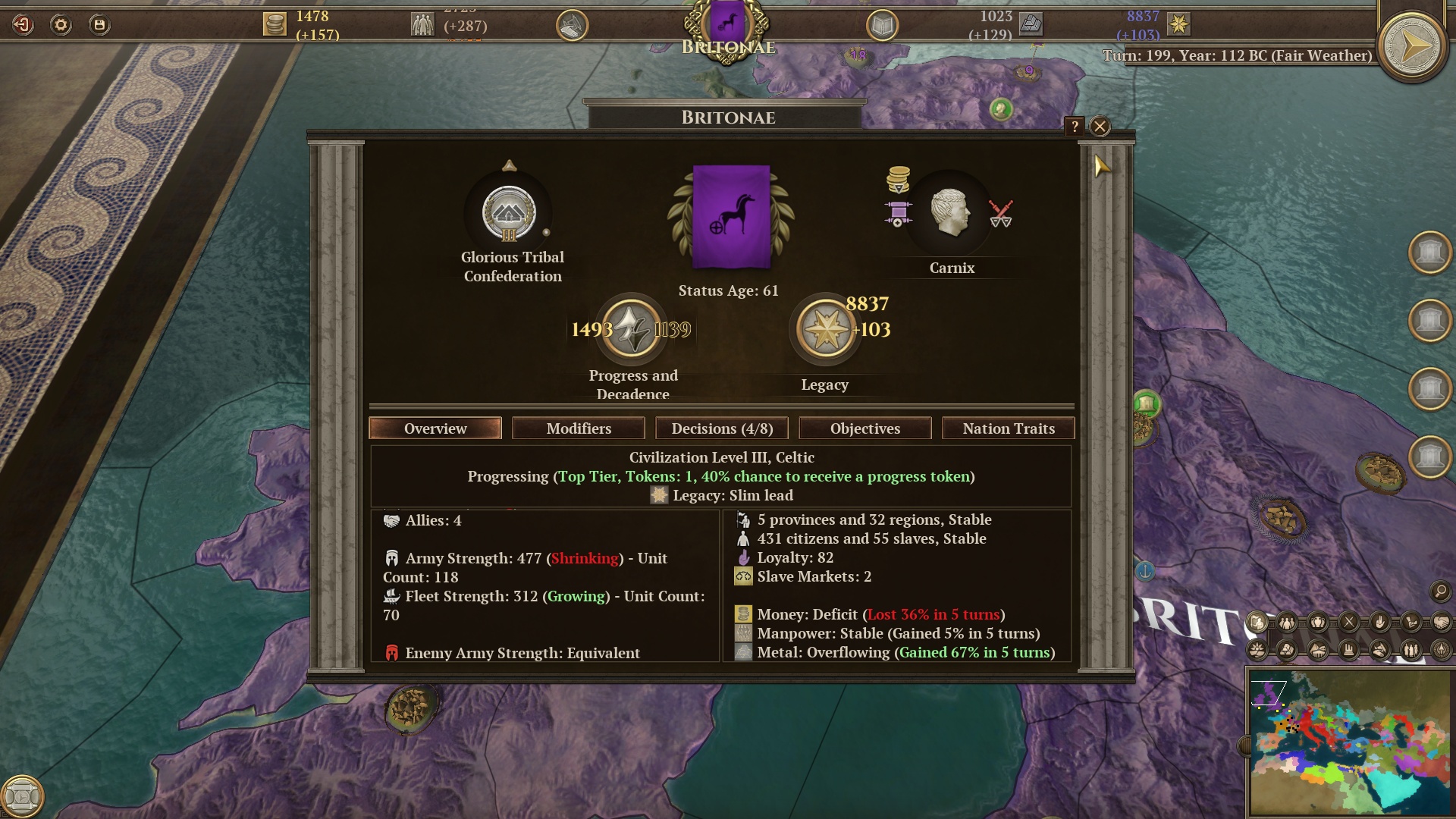Click the red exit game icon
1456x819 pixels.
(x=23, y=25)
